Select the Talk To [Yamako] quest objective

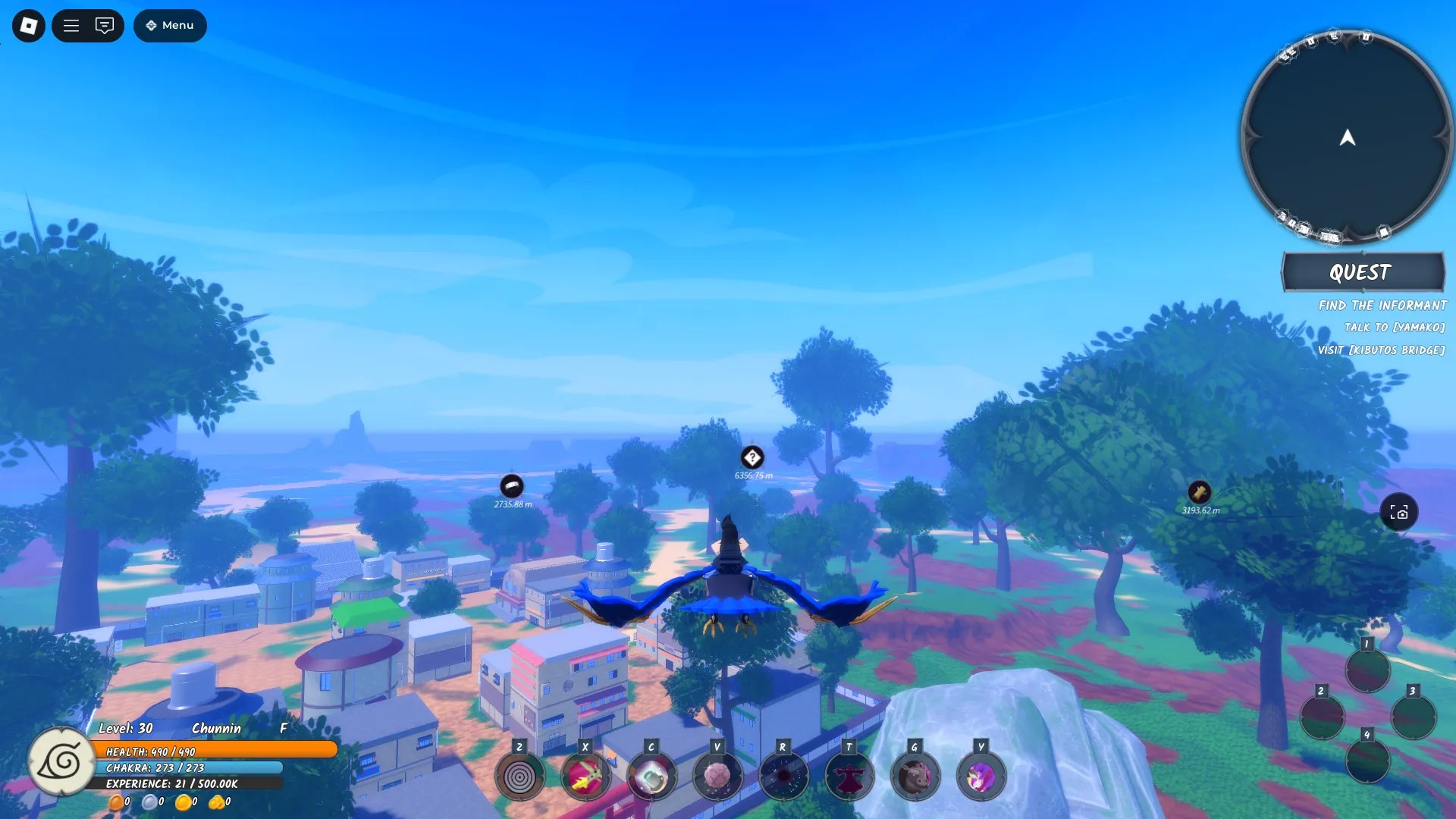1395,328
